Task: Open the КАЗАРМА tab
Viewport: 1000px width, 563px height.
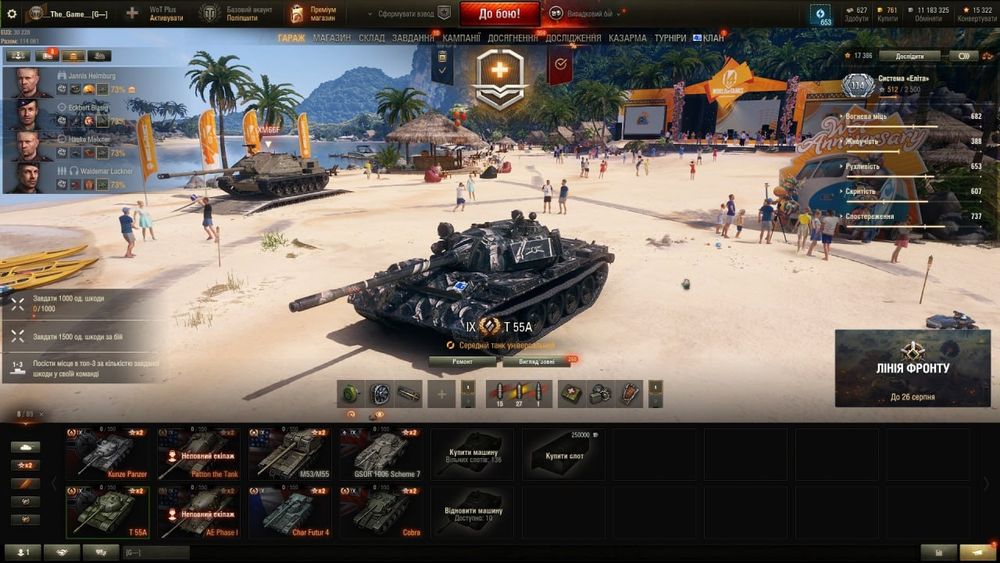Action: 627,38
